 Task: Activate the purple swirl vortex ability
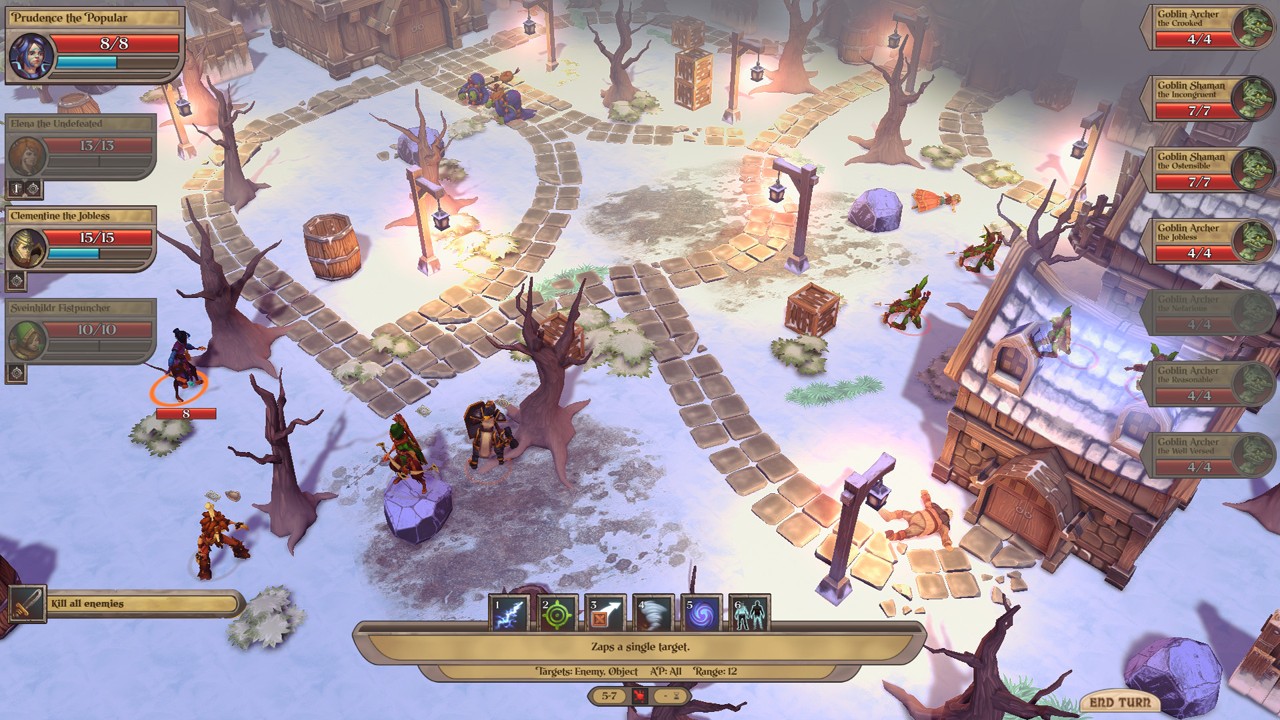[702, 612]
